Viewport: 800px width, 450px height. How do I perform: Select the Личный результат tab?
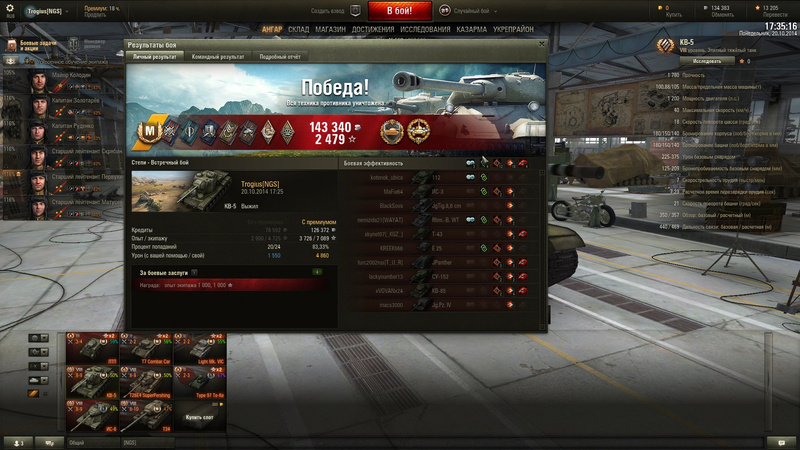coord(155,57)
